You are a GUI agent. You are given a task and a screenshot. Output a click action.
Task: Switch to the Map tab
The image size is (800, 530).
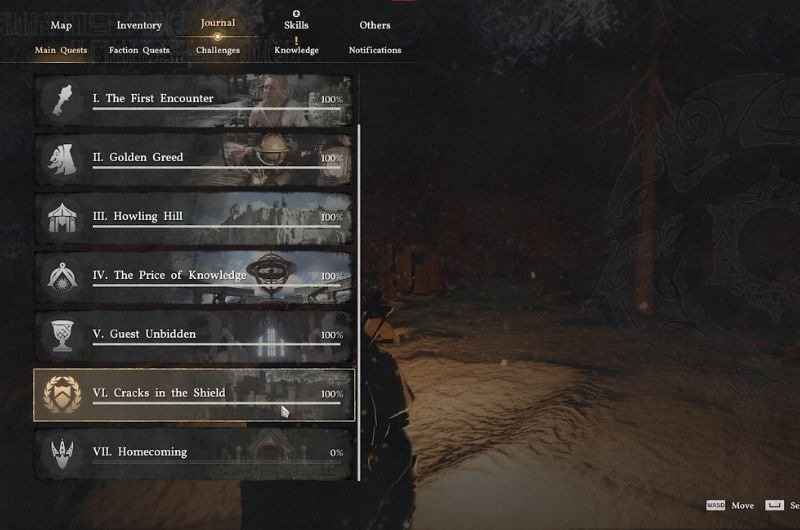coord(61,25)
